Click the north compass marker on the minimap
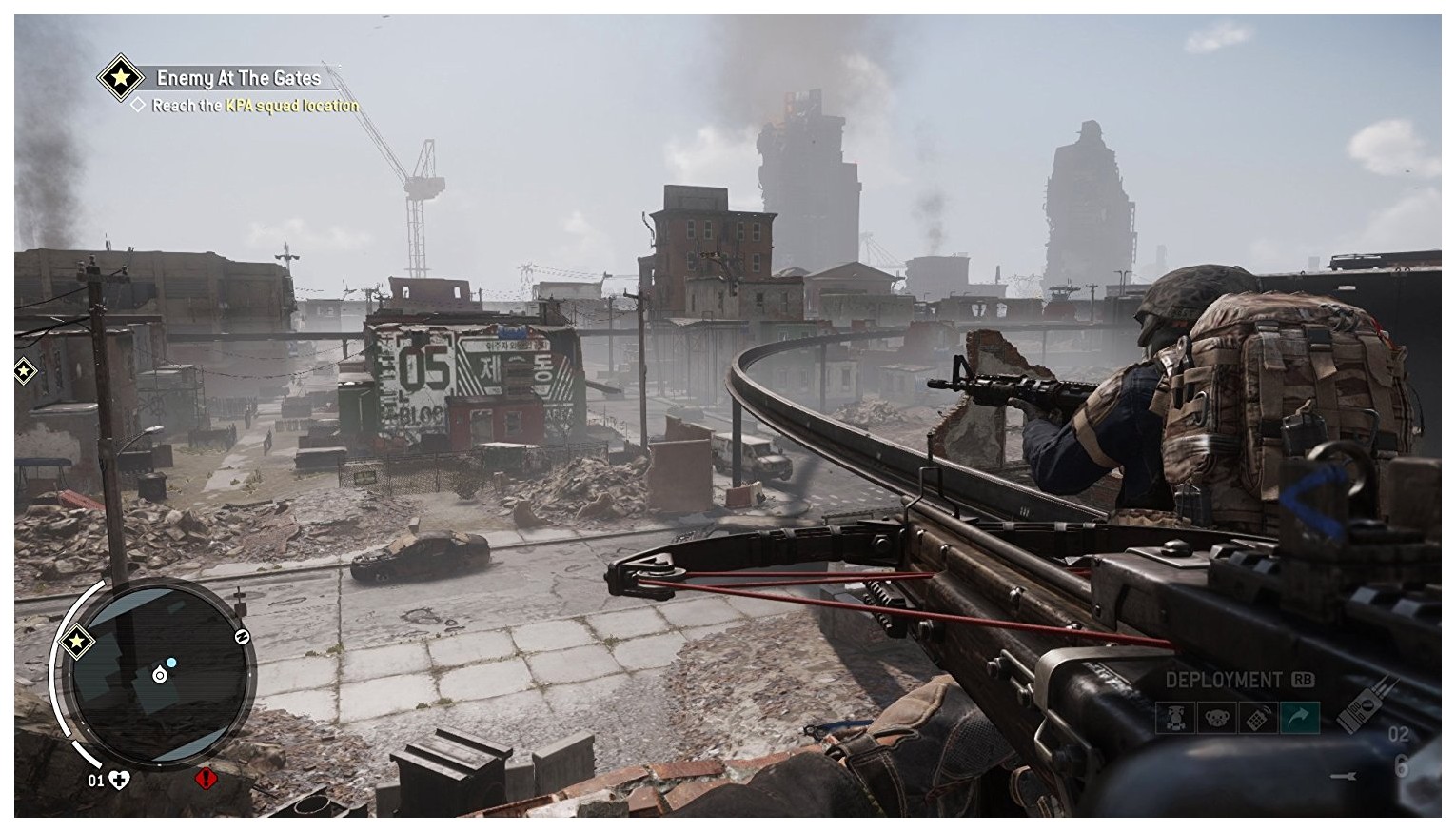The image size is (1456, 832). click(x=242, y=638)
